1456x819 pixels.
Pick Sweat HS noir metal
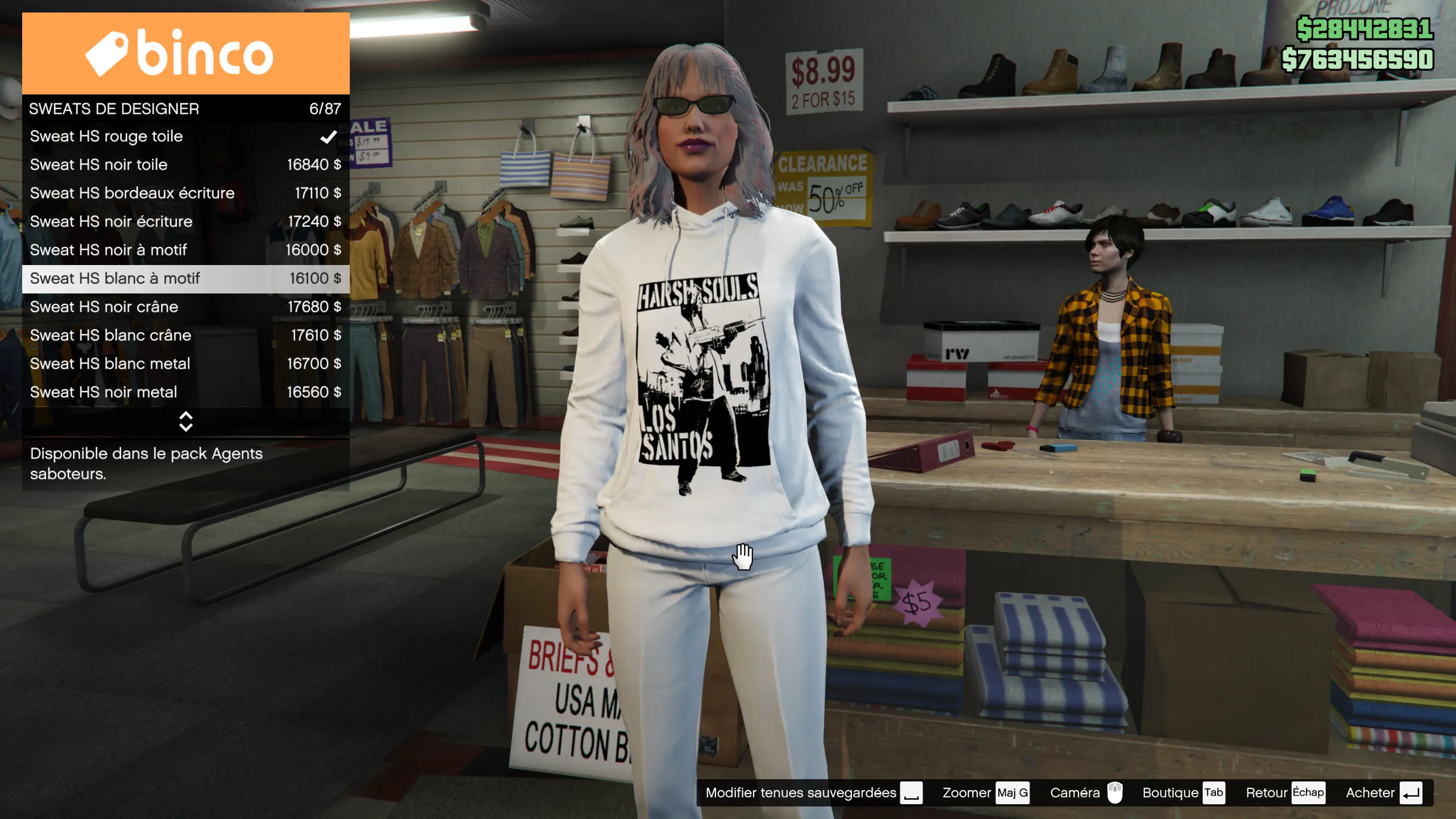185,392
